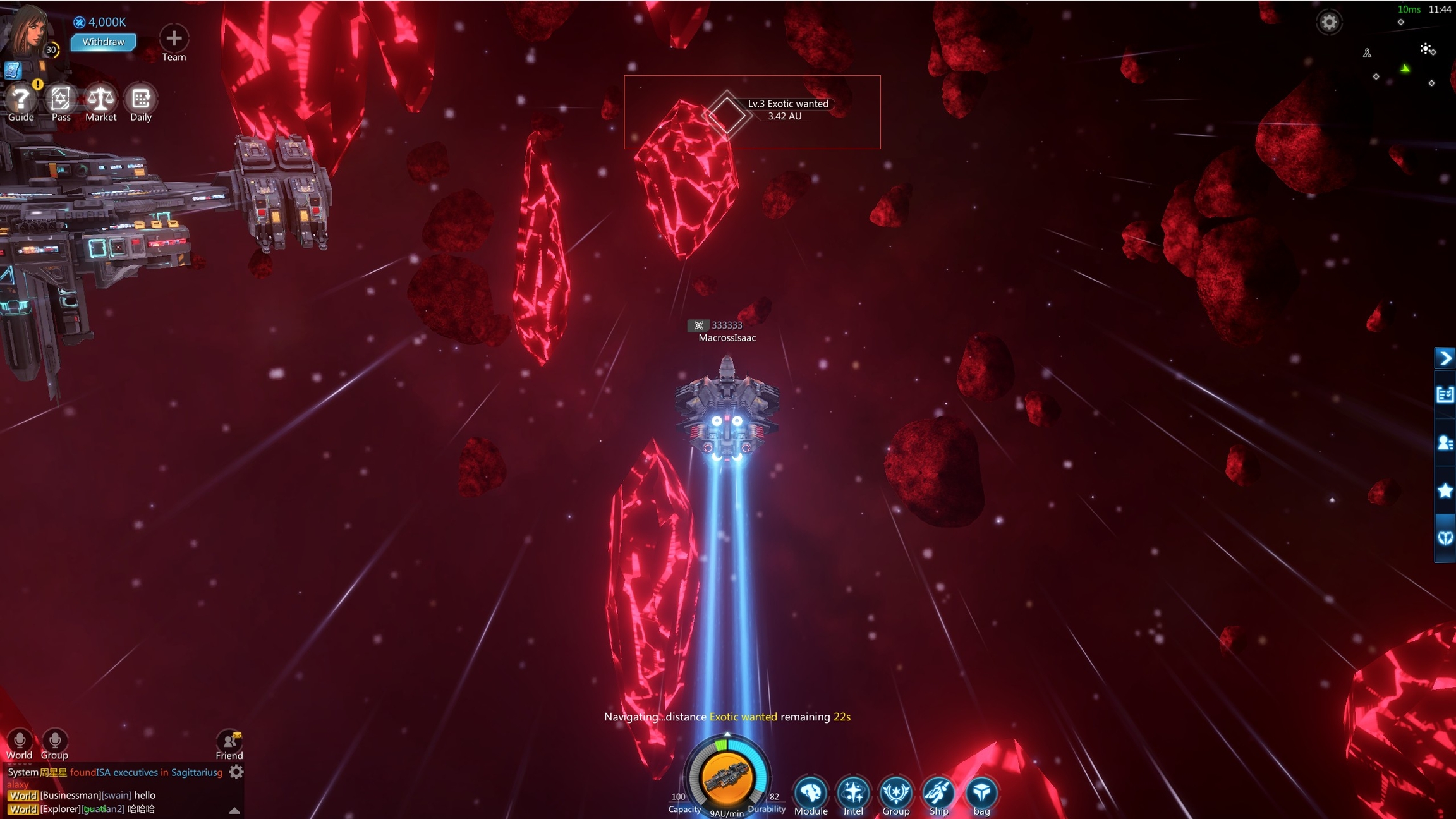Open the Intel menu
The image size is (1456, 819).
853,792
